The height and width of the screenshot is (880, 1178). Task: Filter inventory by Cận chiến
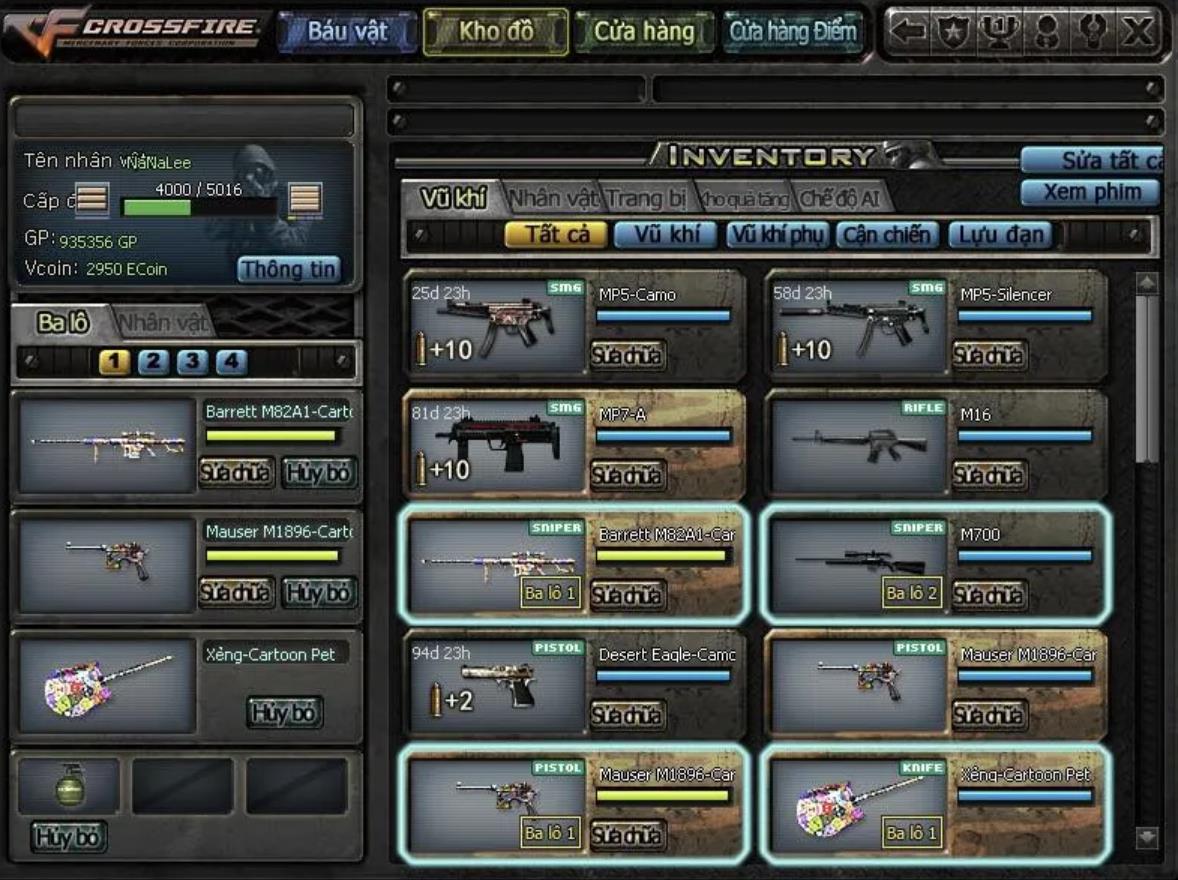click(x=887, y=235)
